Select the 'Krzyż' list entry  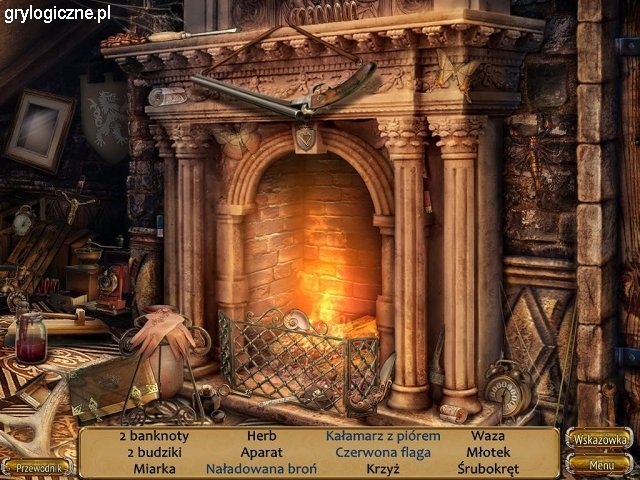point(382,468)
